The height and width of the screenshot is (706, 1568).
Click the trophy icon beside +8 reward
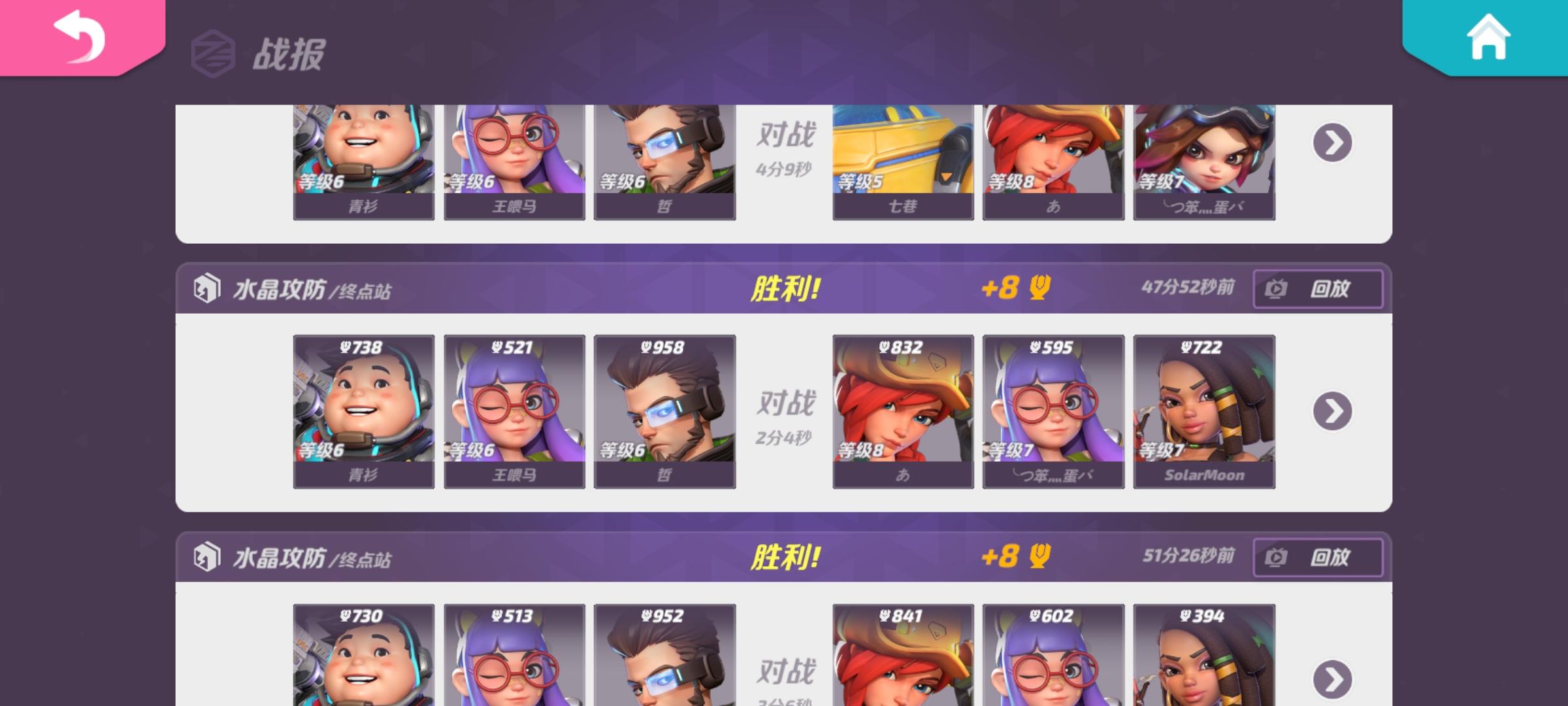(1041, 288)
